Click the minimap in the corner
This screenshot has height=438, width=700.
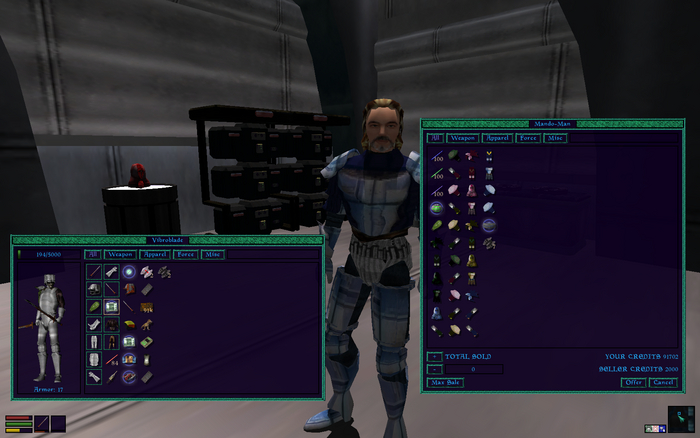tap(680, 418)
